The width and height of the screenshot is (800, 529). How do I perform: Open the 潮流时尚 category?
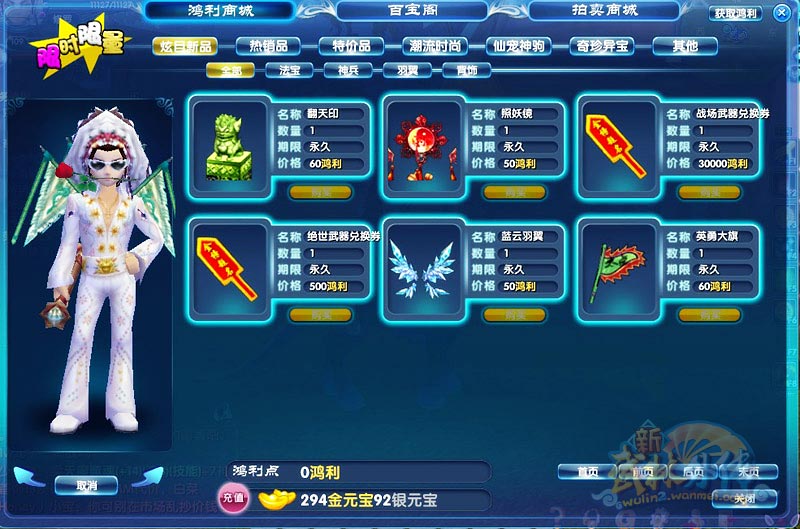point(435,46)
